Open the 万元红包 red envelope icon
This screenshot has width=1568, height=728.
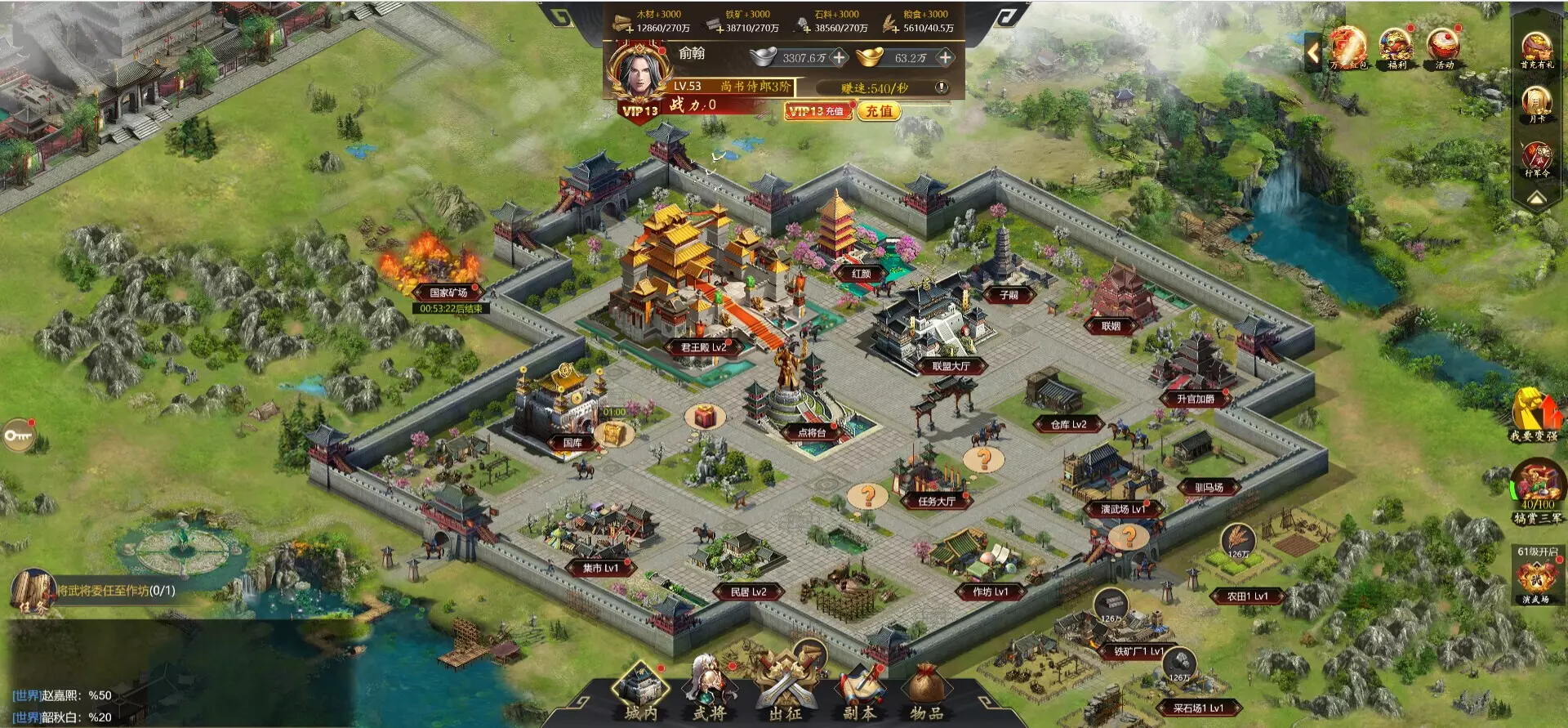[x=1347, y=47]
